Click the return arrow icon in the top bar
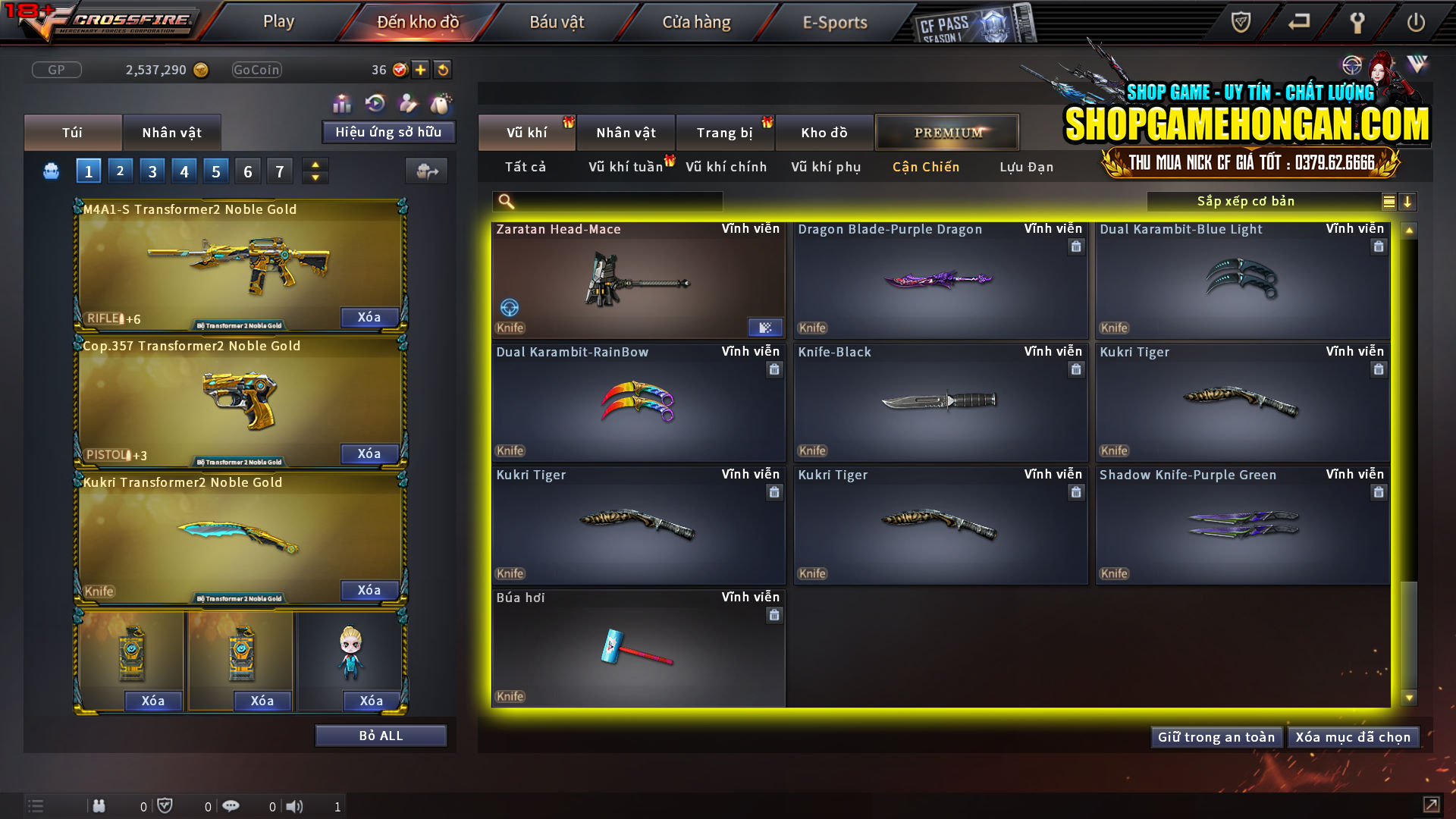The height and width of the screenshot is (819, 1456). coord(1298,23)
